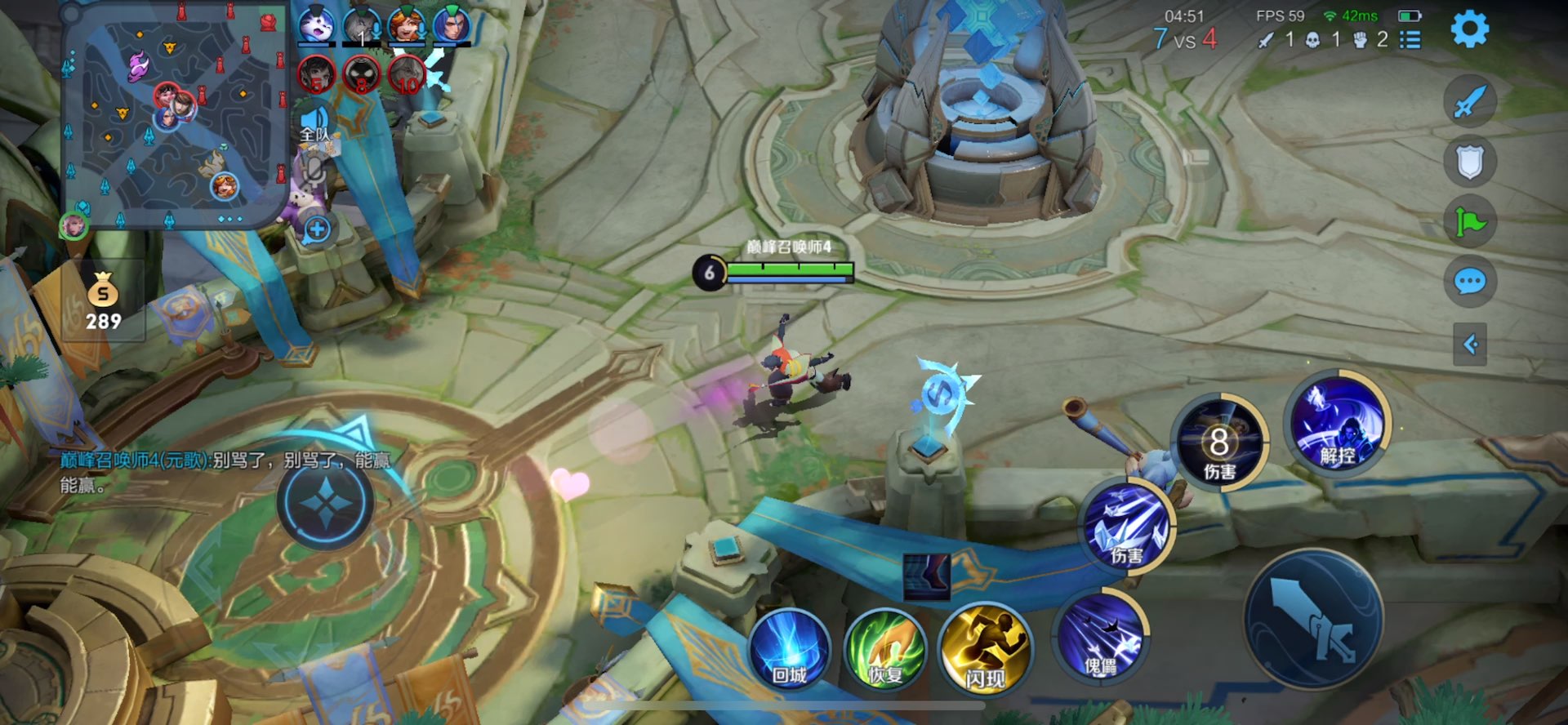
Task: Open the settings gear menu
Action: coord(1469,29)
